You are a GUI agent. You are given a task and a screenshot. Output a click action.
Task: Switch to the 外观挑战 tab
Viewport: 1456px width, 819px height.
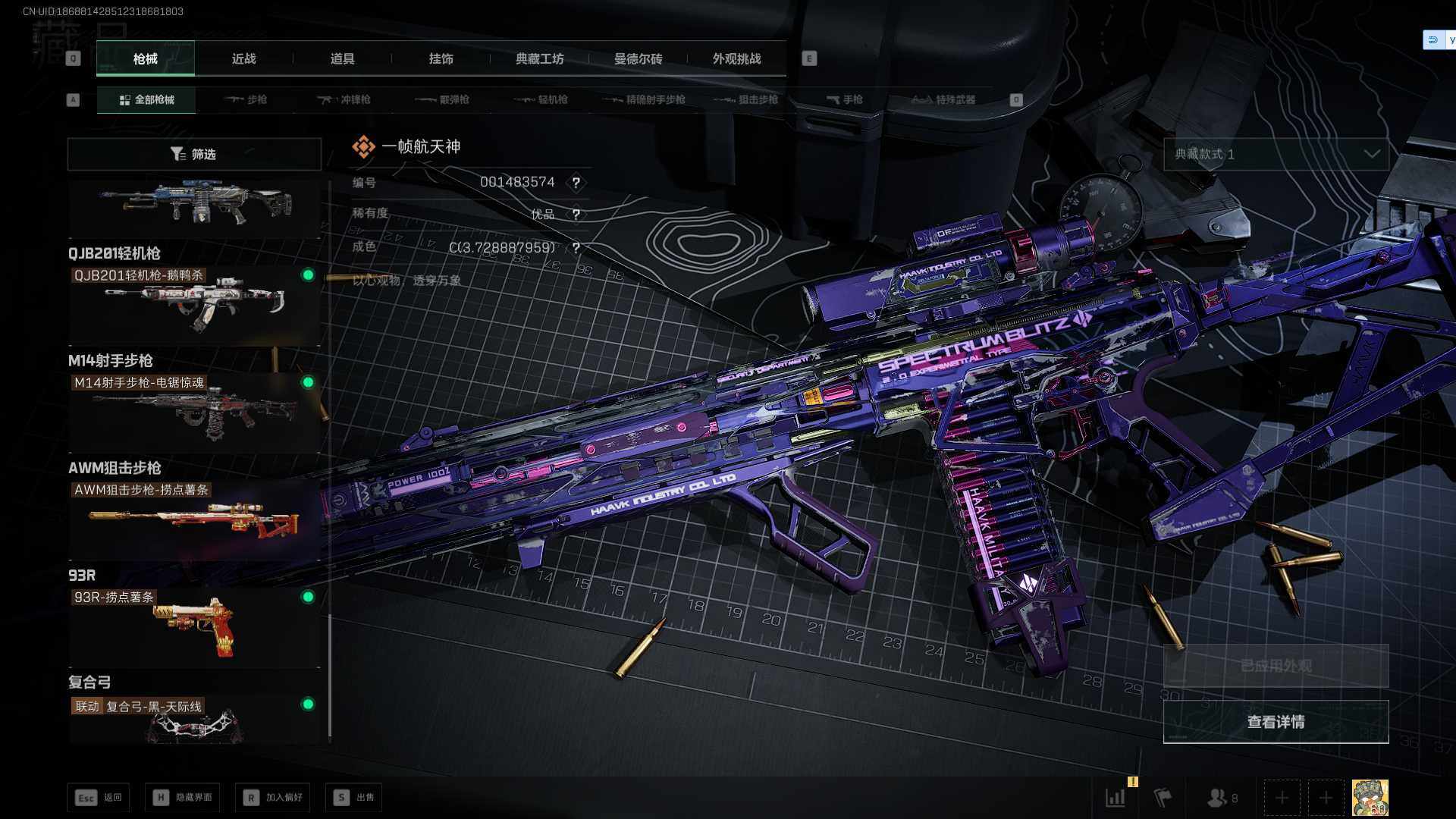736,59
